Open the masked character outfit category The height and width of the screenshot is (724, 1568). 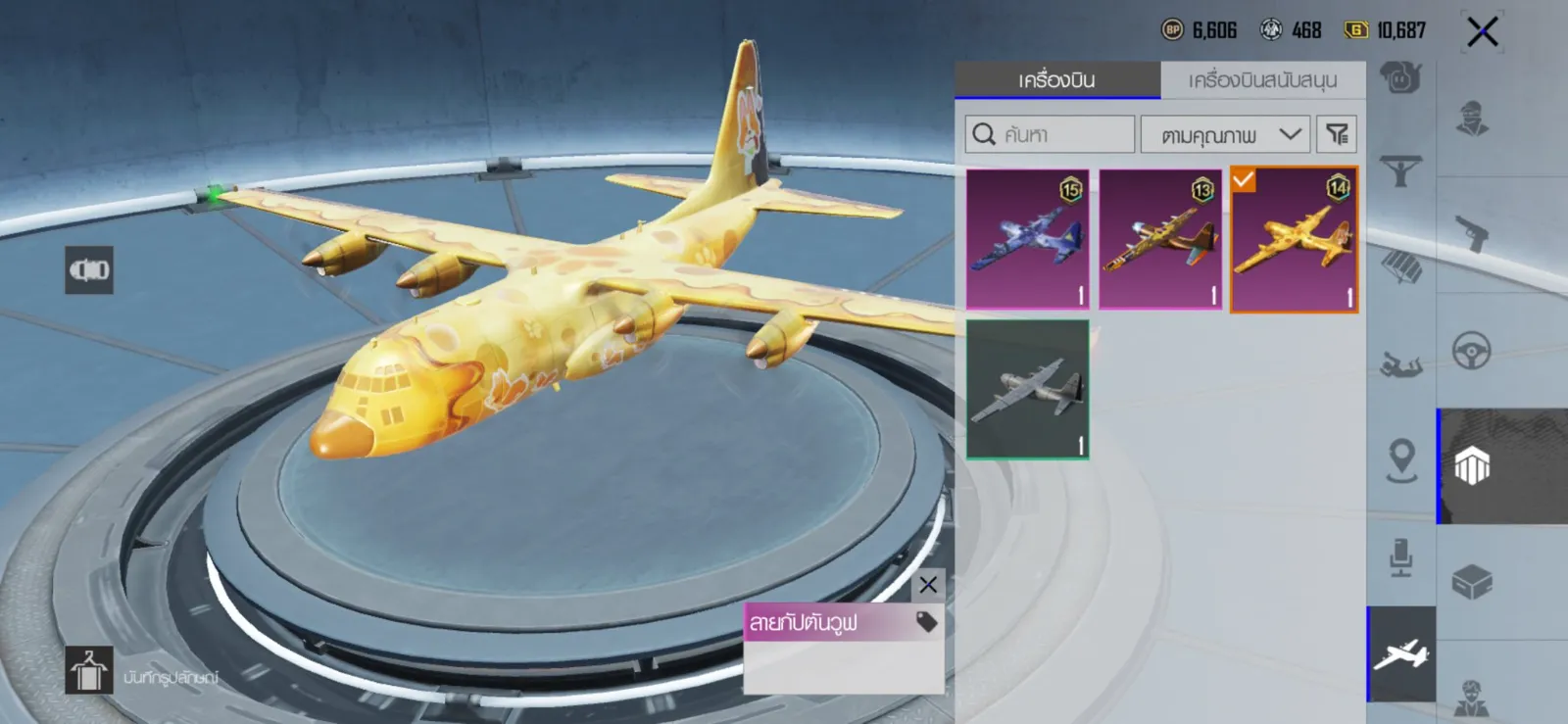(1471, 119)
